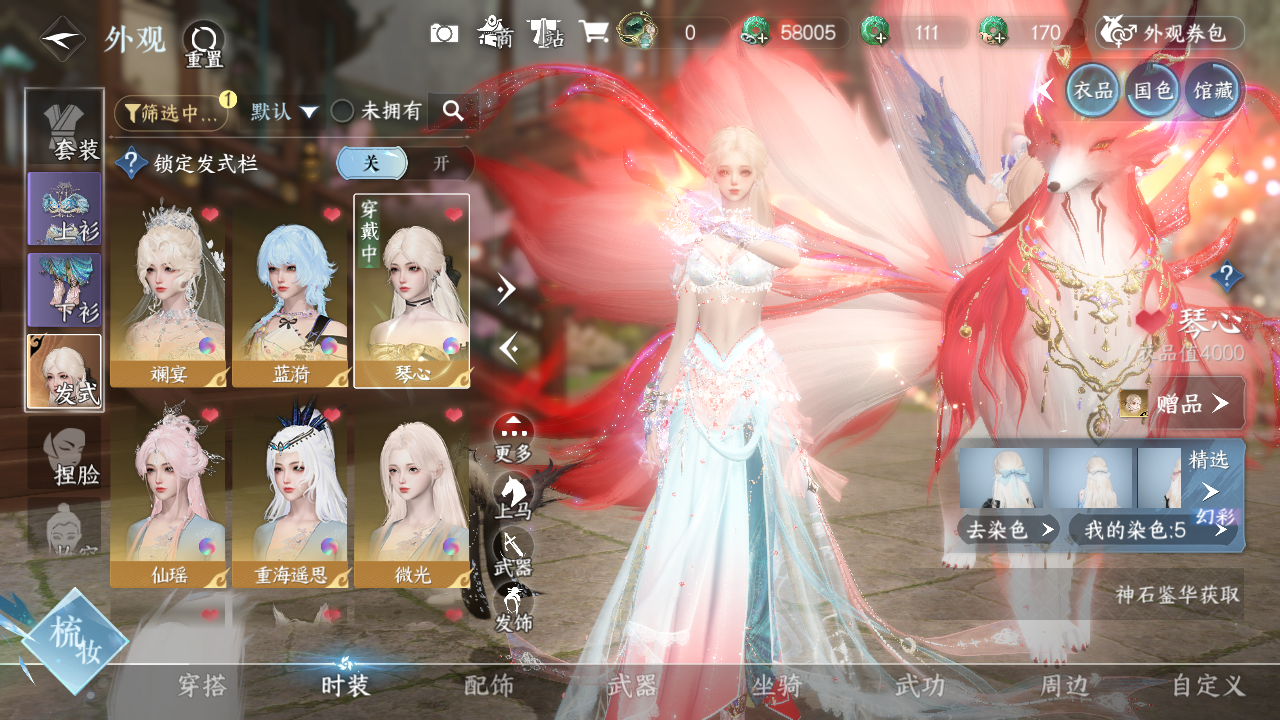Viewport: 1280px width, 720px height.
Task: Choose the 仙瑶 pink hairstyle card
Action: click(x=167, y=496)
